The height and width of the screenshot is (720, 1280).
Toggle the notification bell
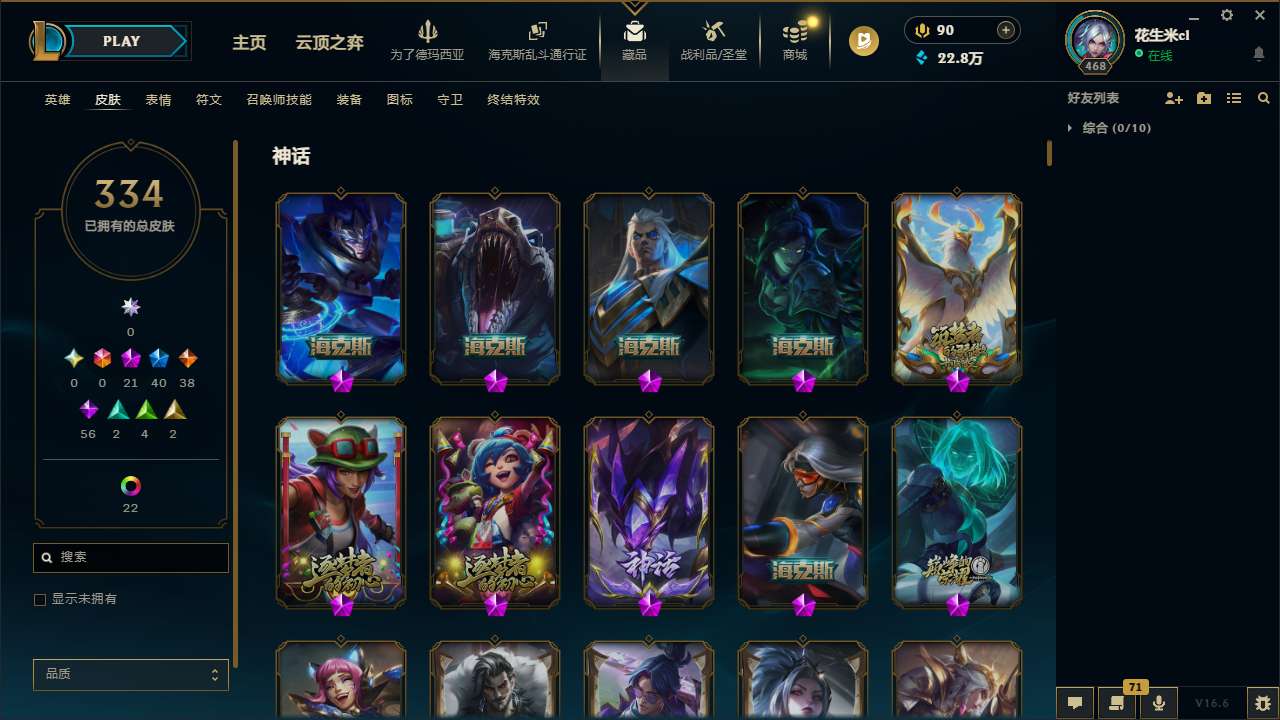(1258, 52)
